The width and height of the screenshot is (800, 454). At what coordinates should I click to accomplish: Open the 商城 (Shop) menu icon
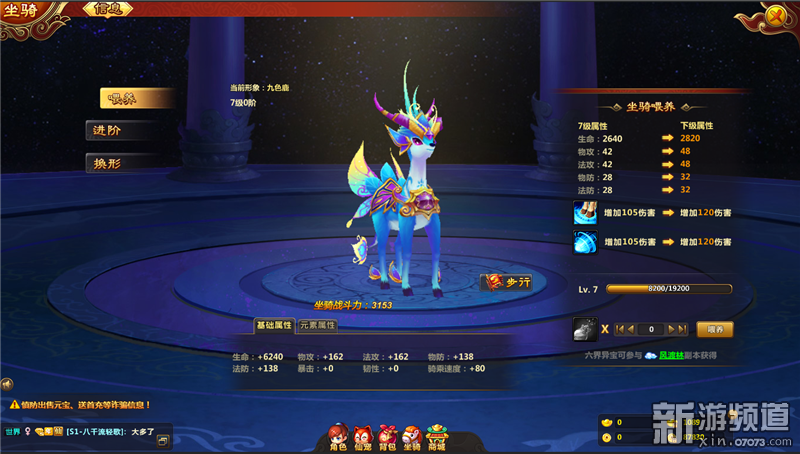437,436
